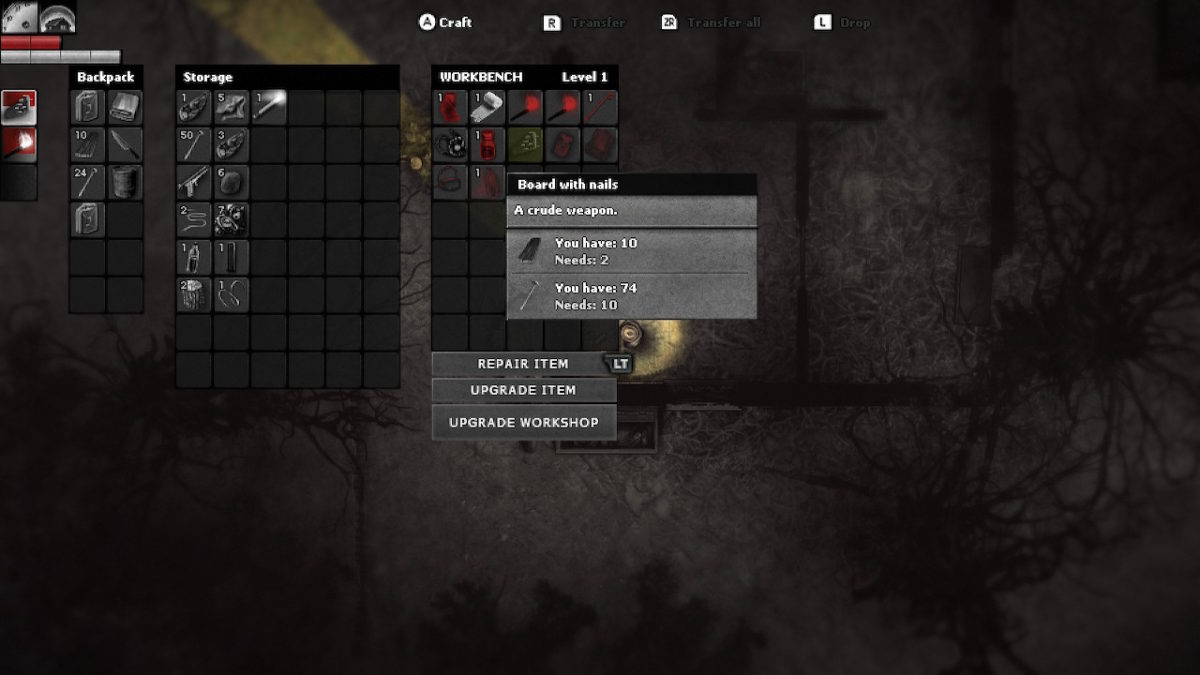Screen dimensions: 1200x675
Task: Select the bandage recipe in the workbench
Action: coord(488,107)
